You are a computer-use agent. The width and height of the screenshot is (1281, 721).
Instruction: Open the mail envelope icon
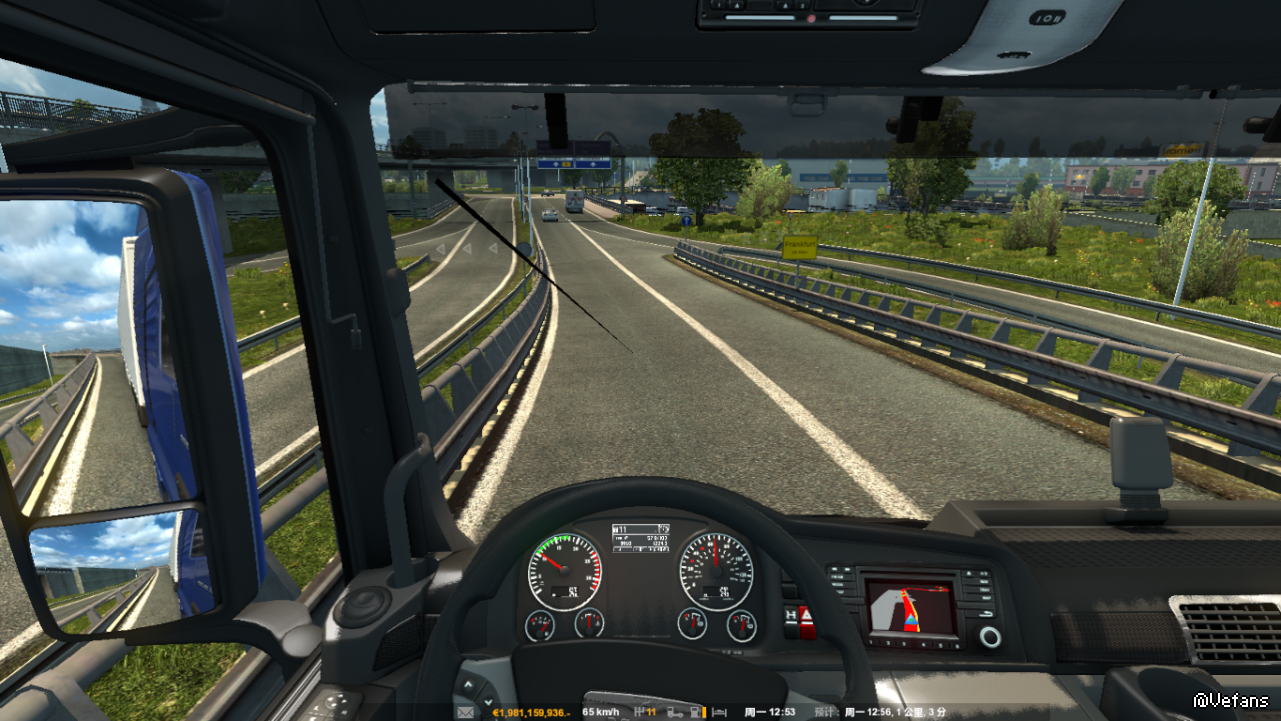[x=465, y=712]
